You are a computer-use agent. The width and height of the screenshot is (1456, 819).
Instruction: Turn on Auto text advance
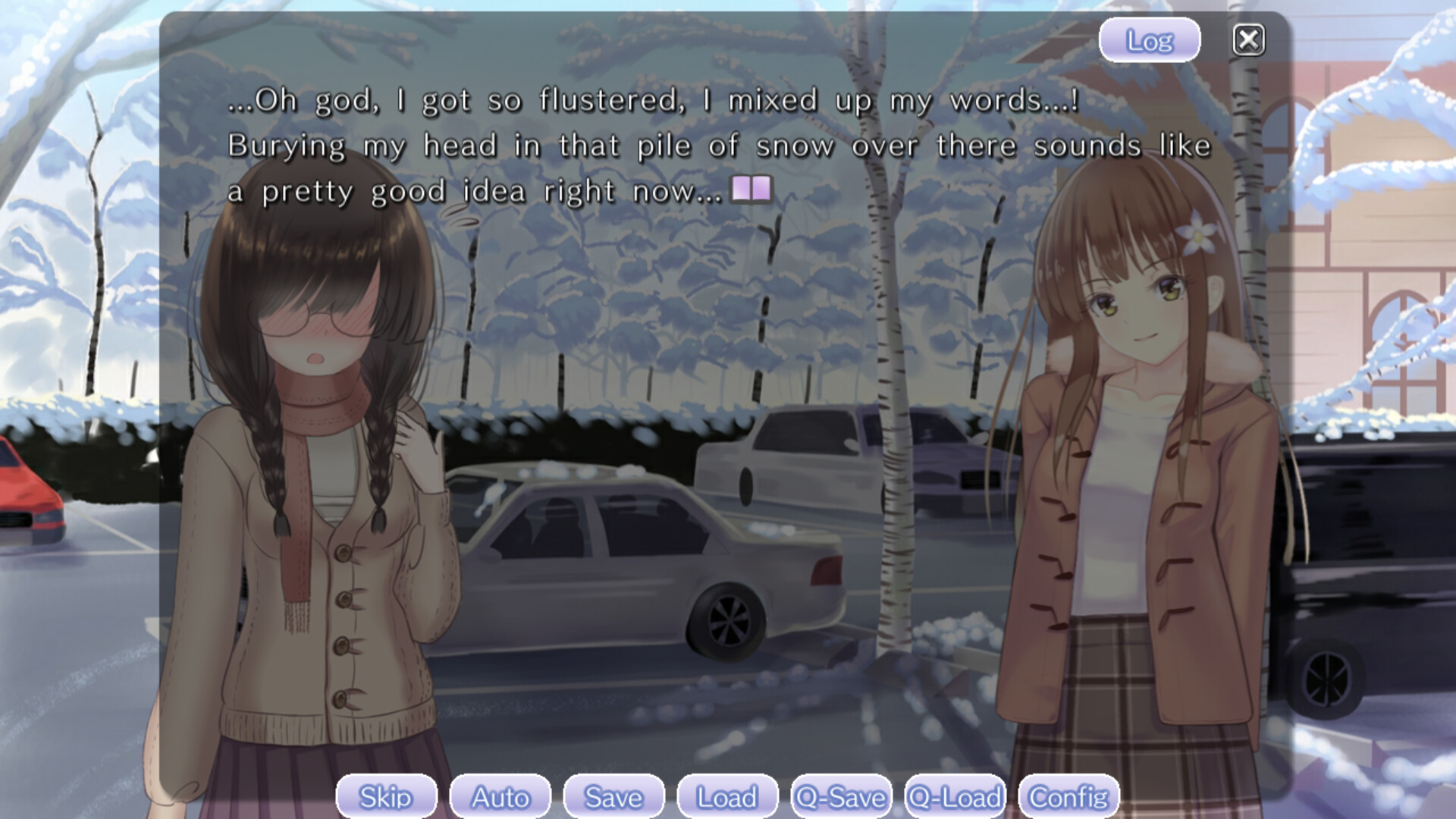pos(500,796)
